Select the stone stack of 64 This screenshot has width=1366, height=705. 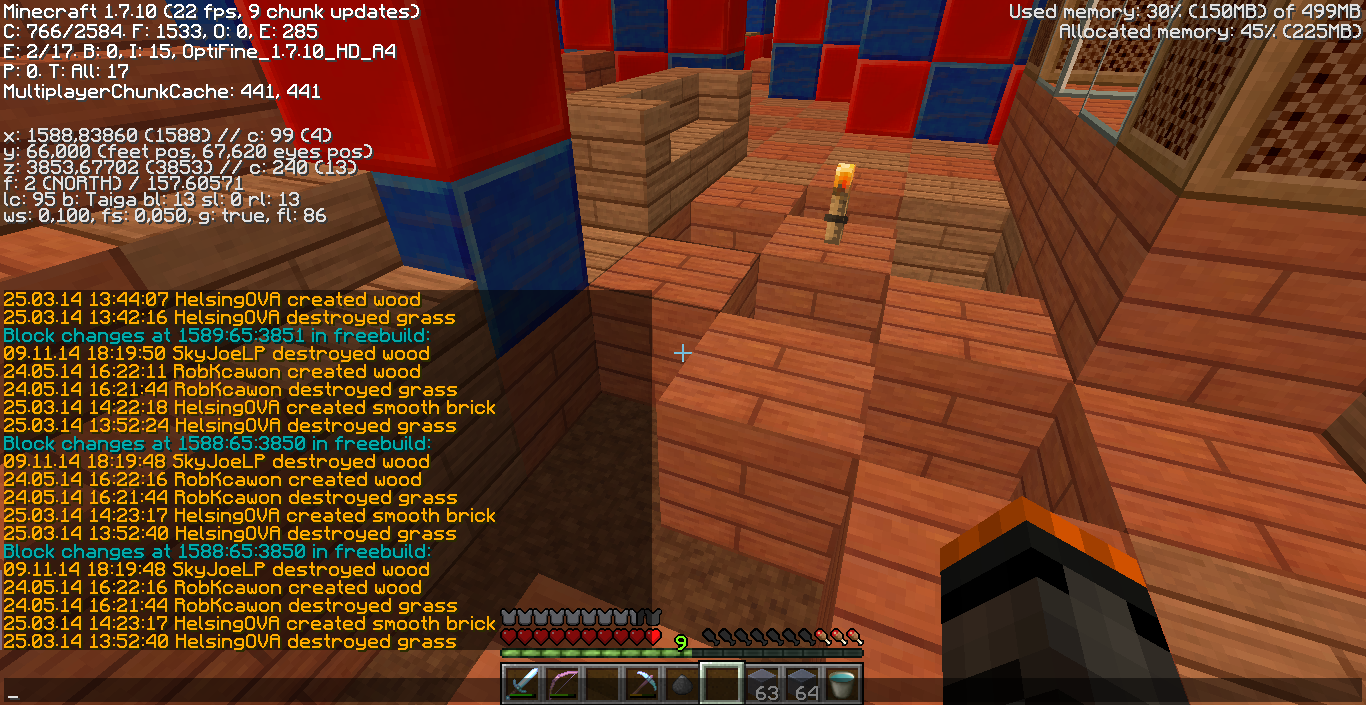[802, 684]
